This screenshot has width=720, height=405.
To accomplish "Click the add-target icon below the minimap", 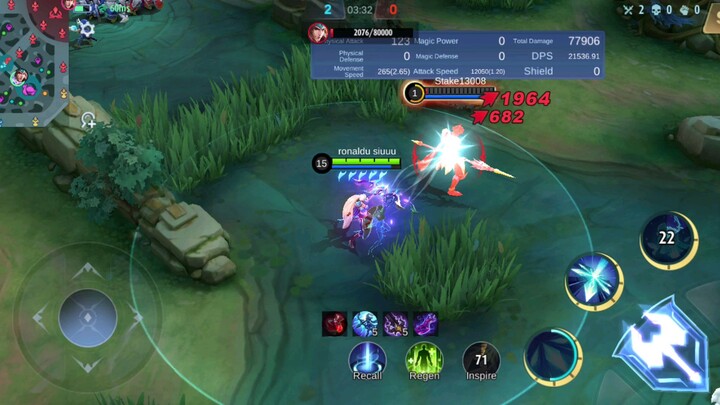I will [x=89, y=122].
